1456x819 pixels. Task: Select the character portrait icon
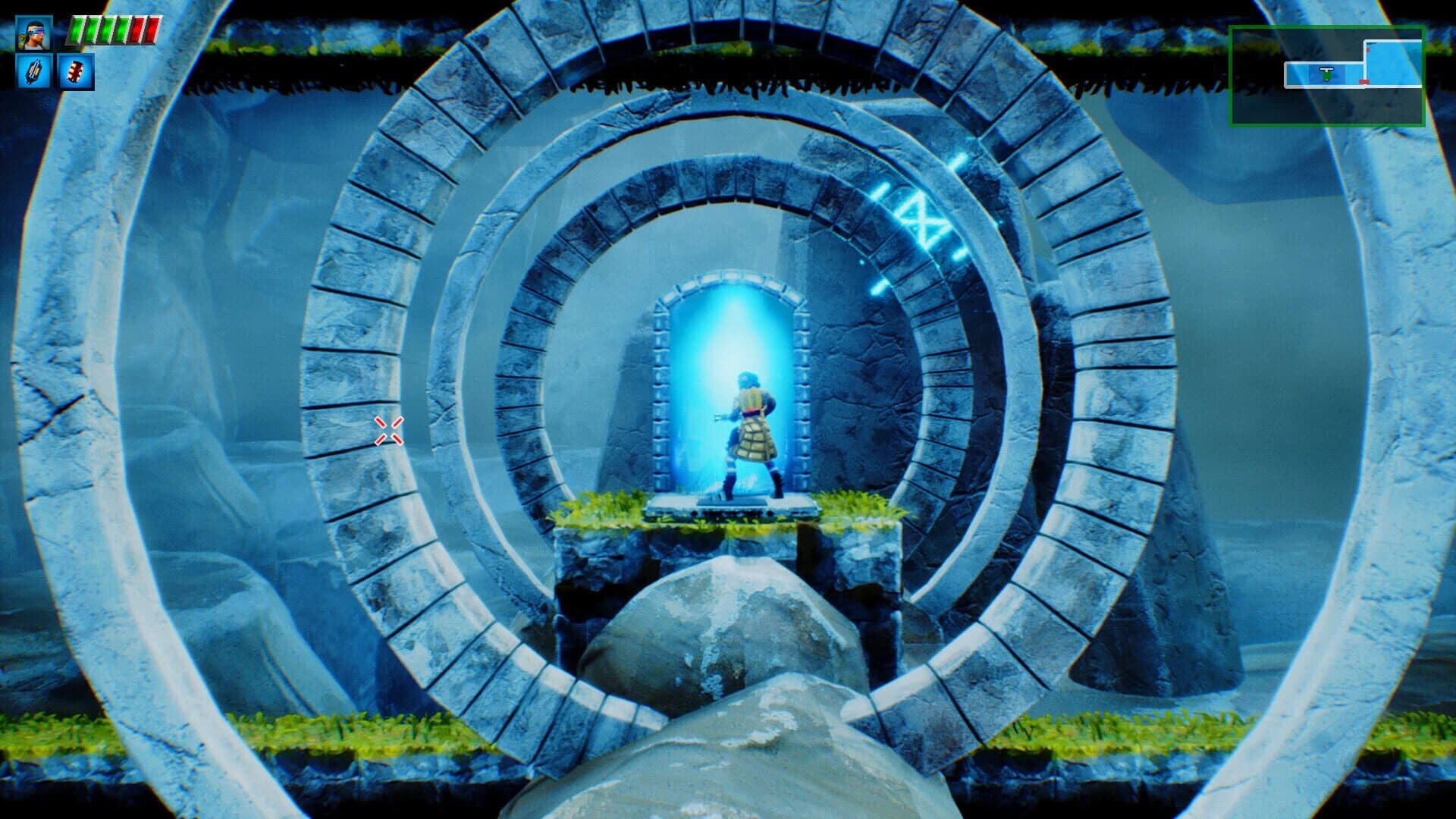(34, 33)
